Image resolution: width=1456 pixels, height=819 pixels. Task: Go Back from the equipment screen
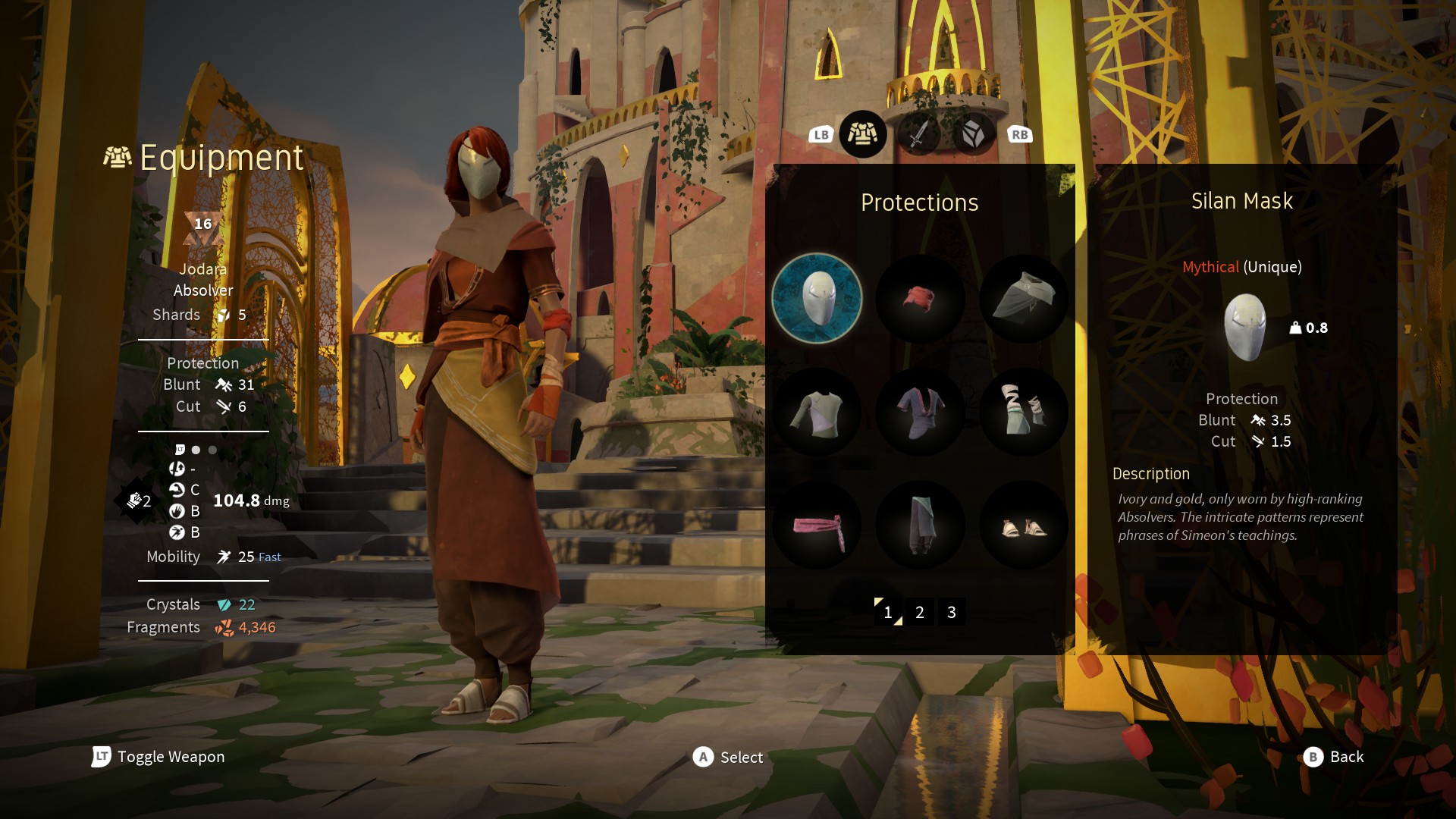[x=1333, y=757]
